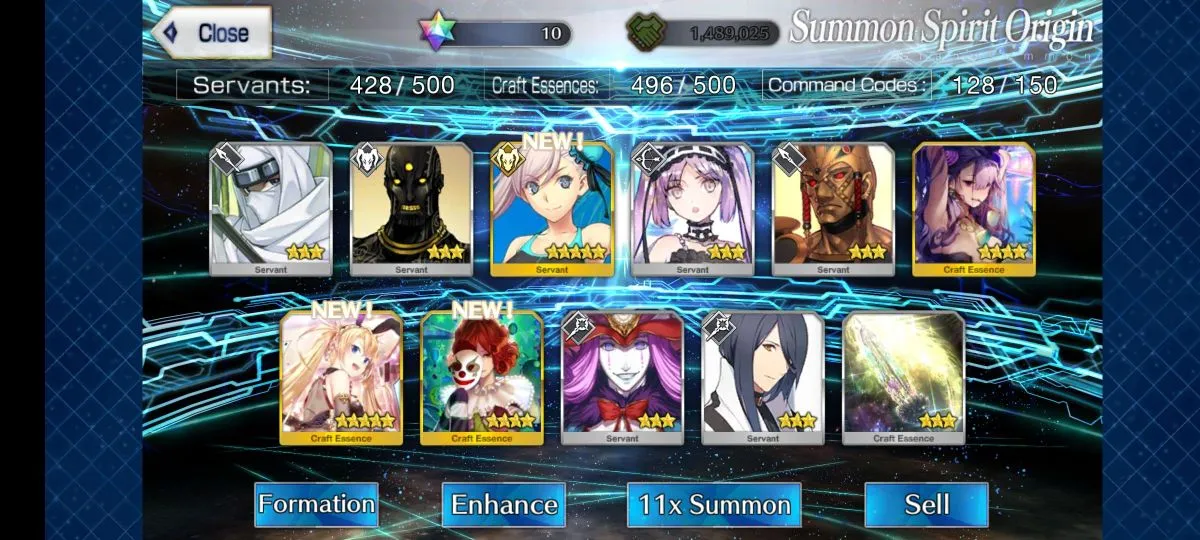Go to the Enhance screen
The image size is (1200, 540).
click(x=503, y=504)
